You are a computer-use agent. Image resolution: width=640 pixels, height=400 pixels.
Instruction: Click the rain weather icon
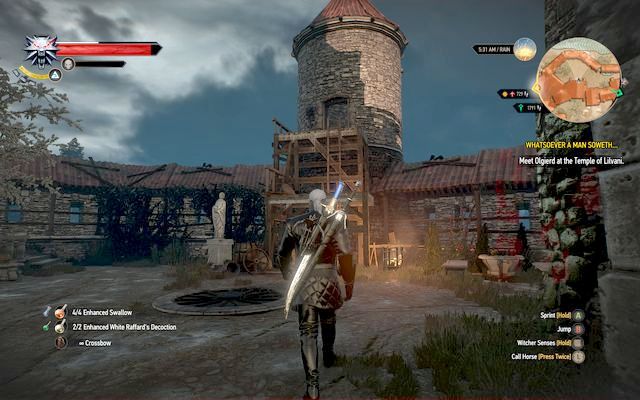click(x=524, y=49)
